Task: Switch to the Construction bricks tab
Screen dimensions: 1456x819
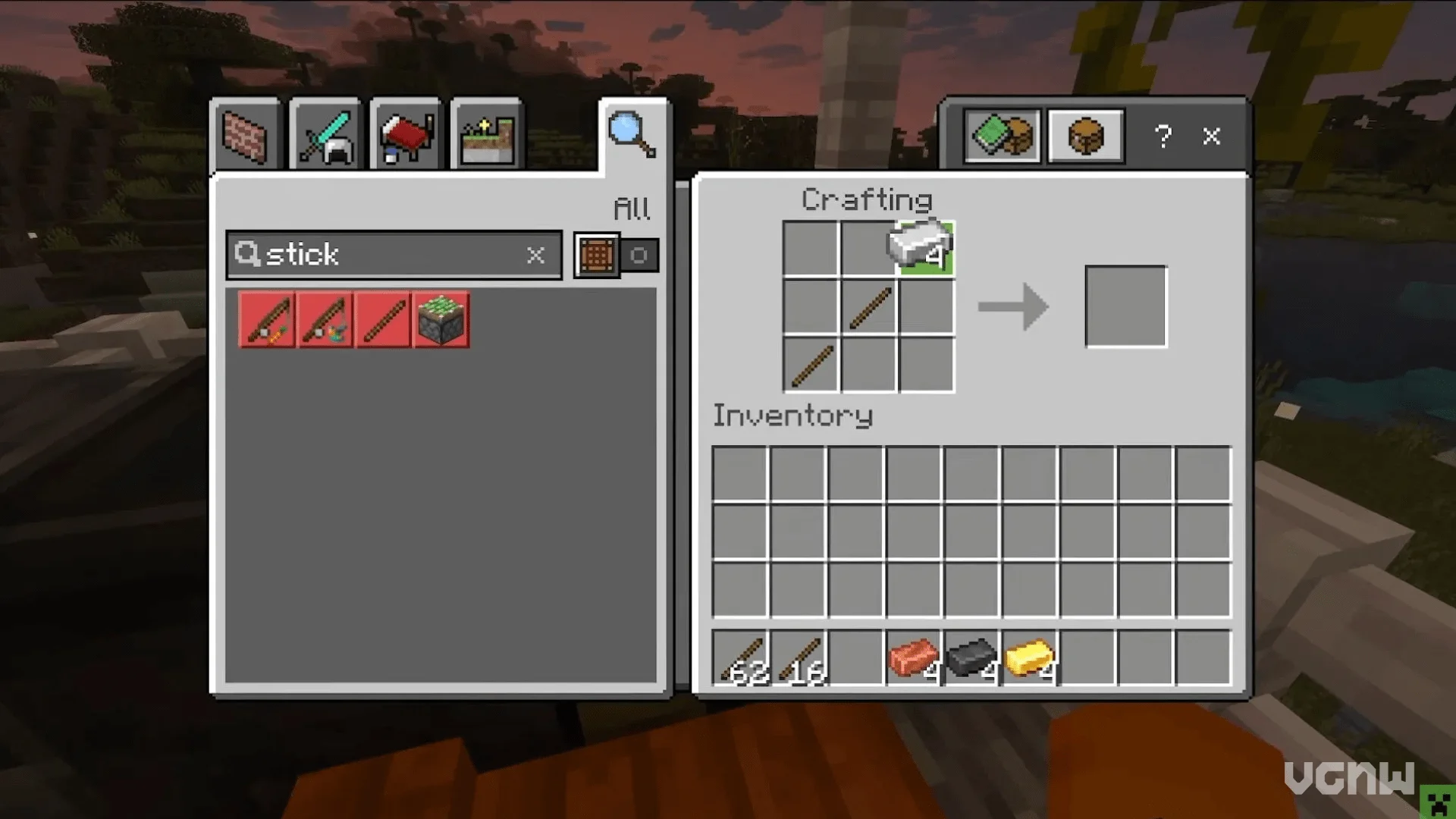Action: pyautogui.click(x=245, y=136)
